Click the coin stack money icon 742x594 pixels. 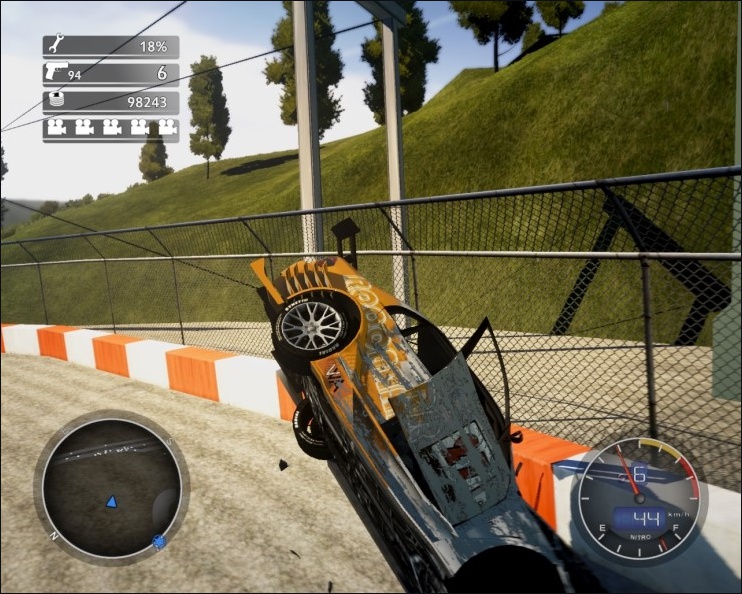55,101
